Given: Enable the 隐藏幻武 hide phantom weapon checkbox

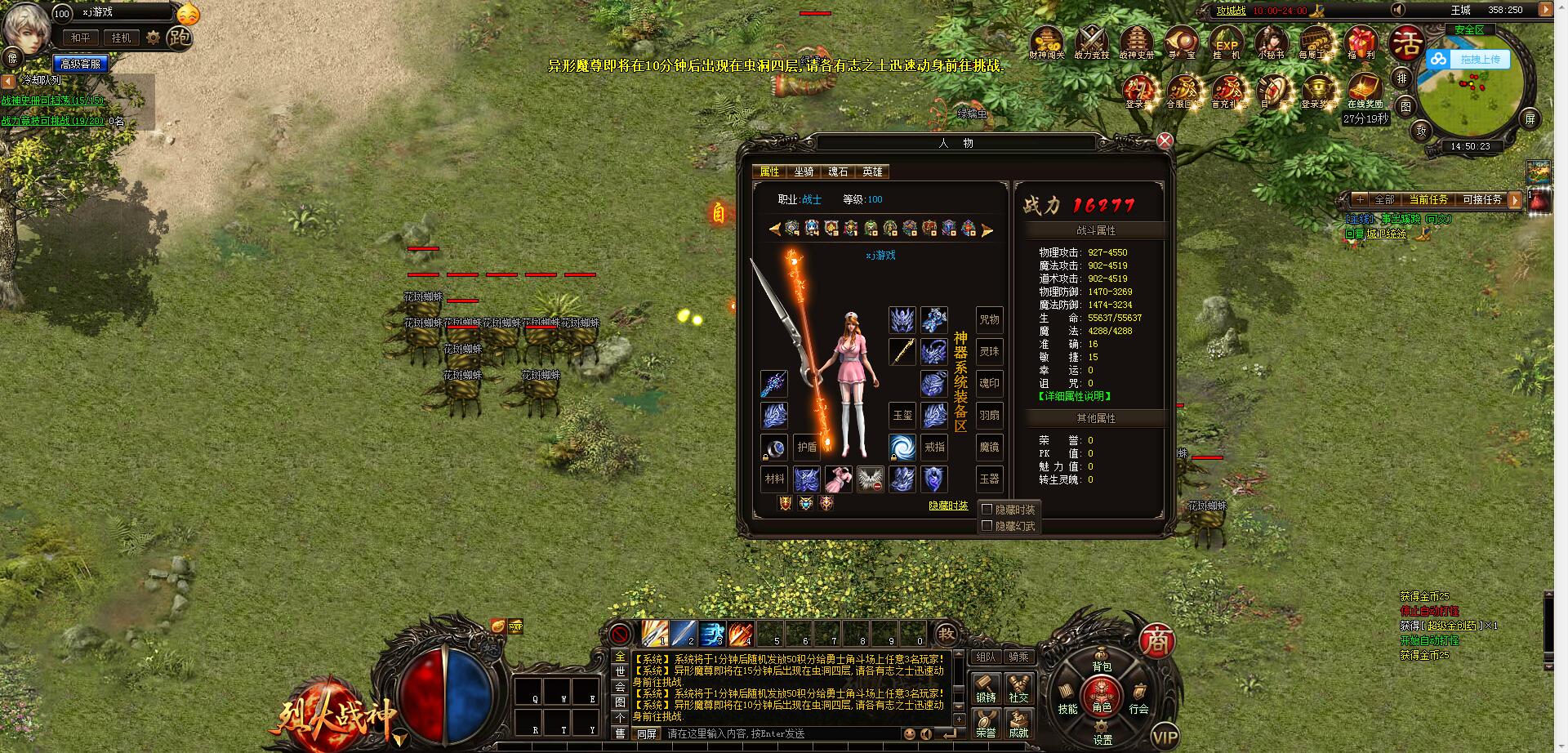Looking at the screenshot, I should pyautogui.click(x=987, y=524).
